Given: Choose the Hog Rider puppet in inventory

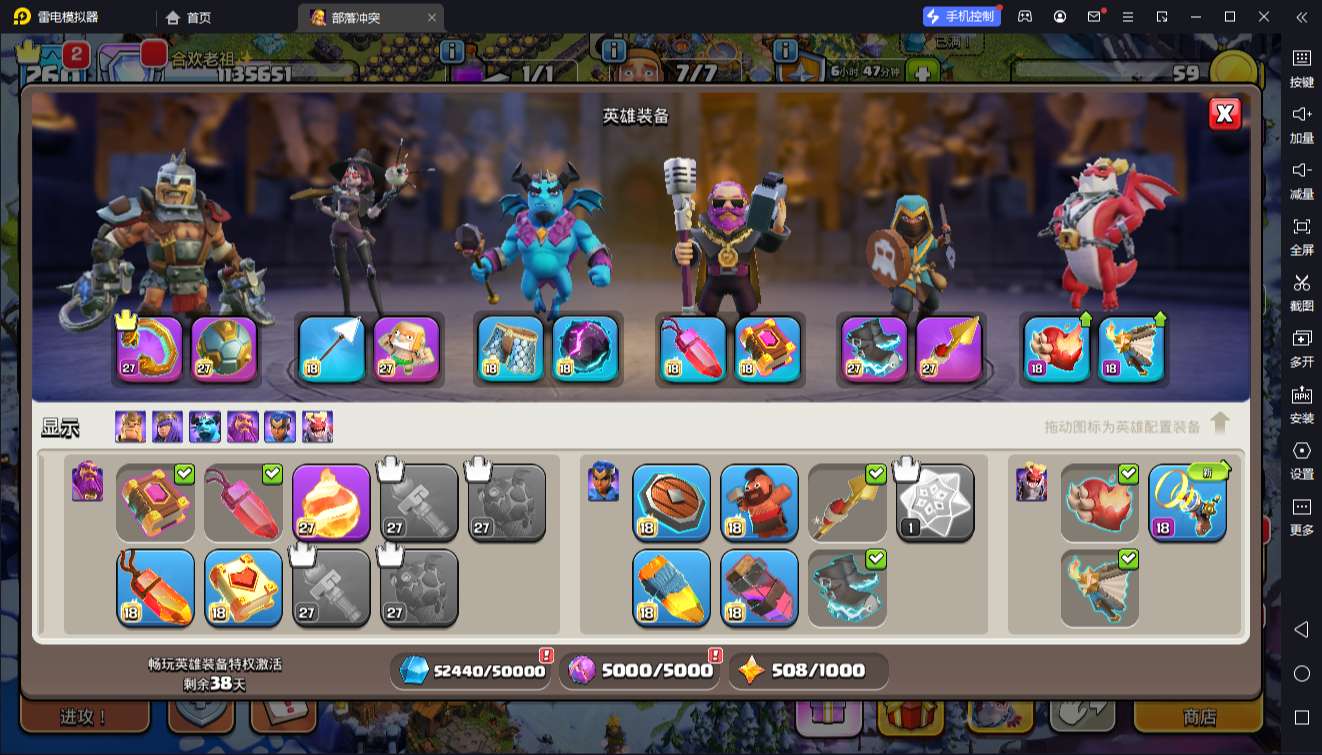Looking at the screenshot, I should (759, 503).
